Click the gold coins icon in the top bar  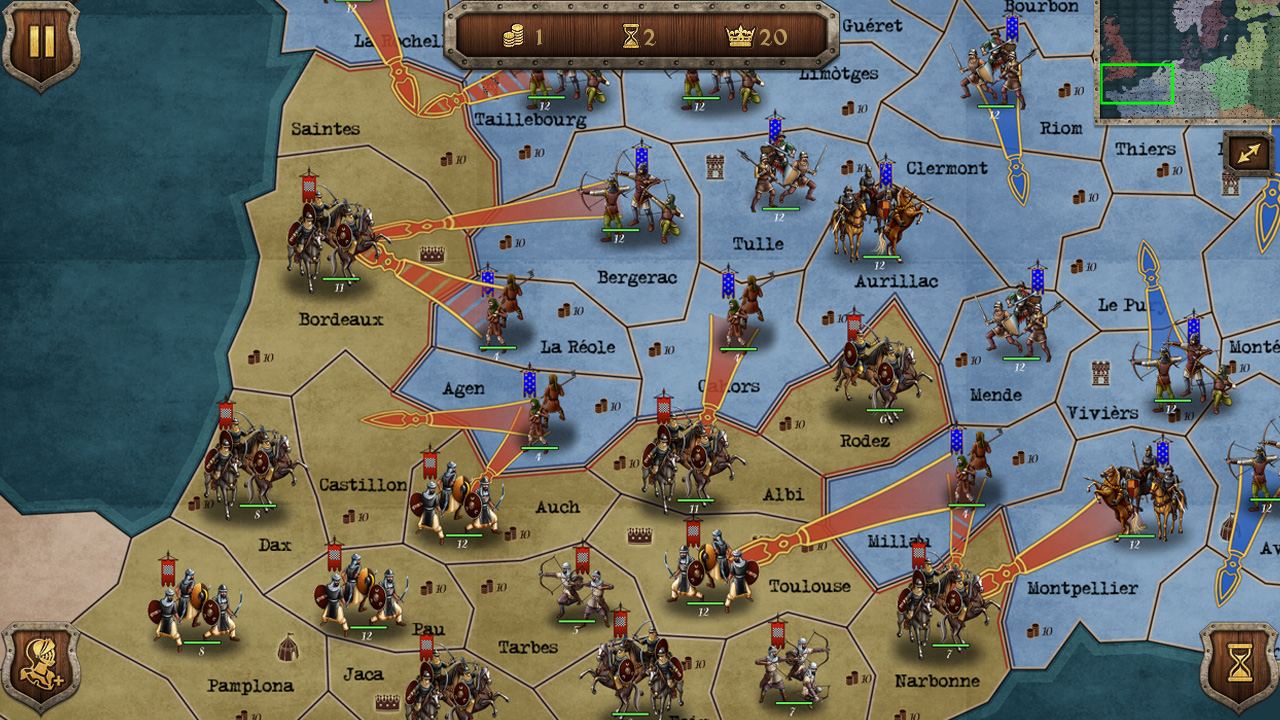tap(513, 35)
